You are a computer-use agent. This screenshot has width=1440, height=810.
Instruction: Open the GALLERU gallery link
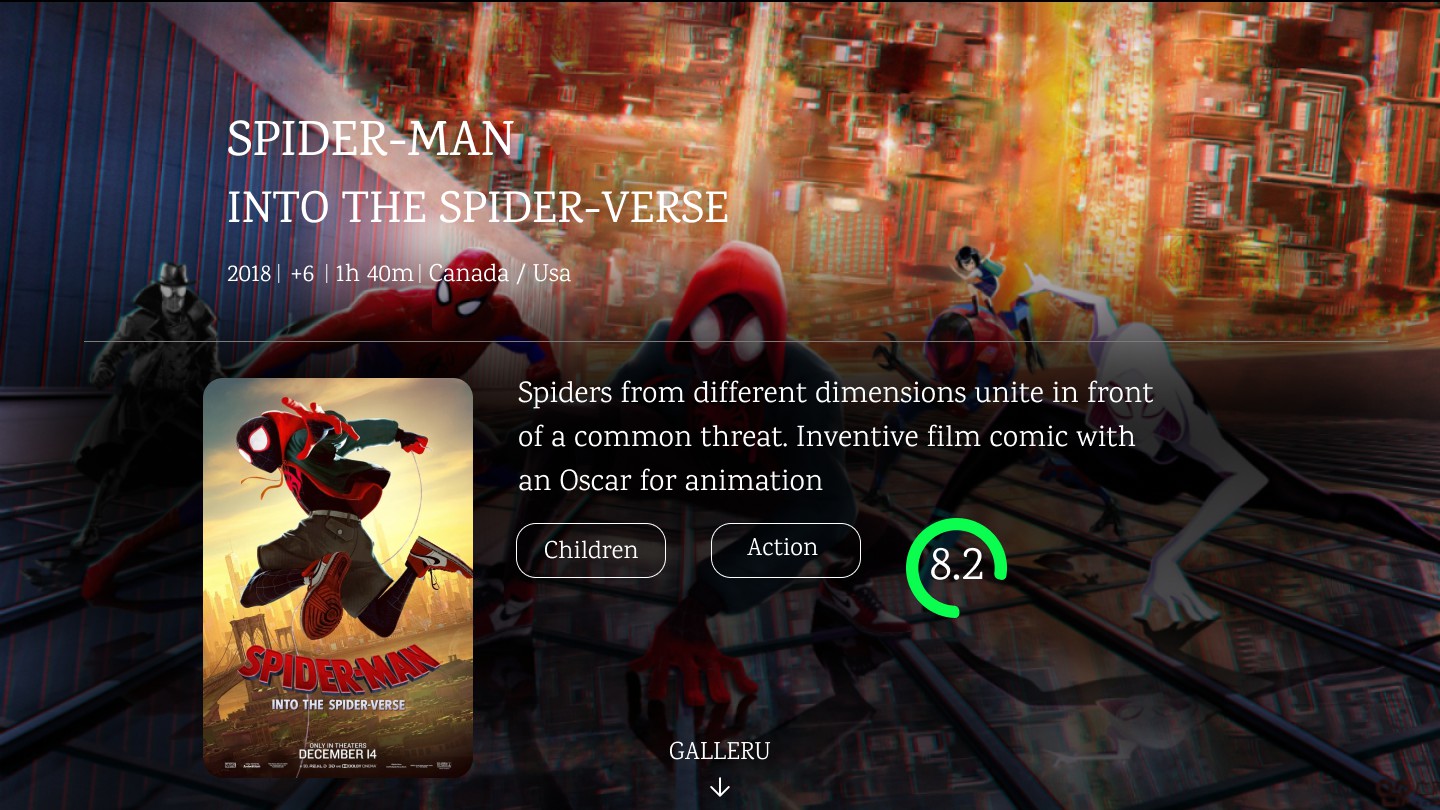[x=719, y=752]
